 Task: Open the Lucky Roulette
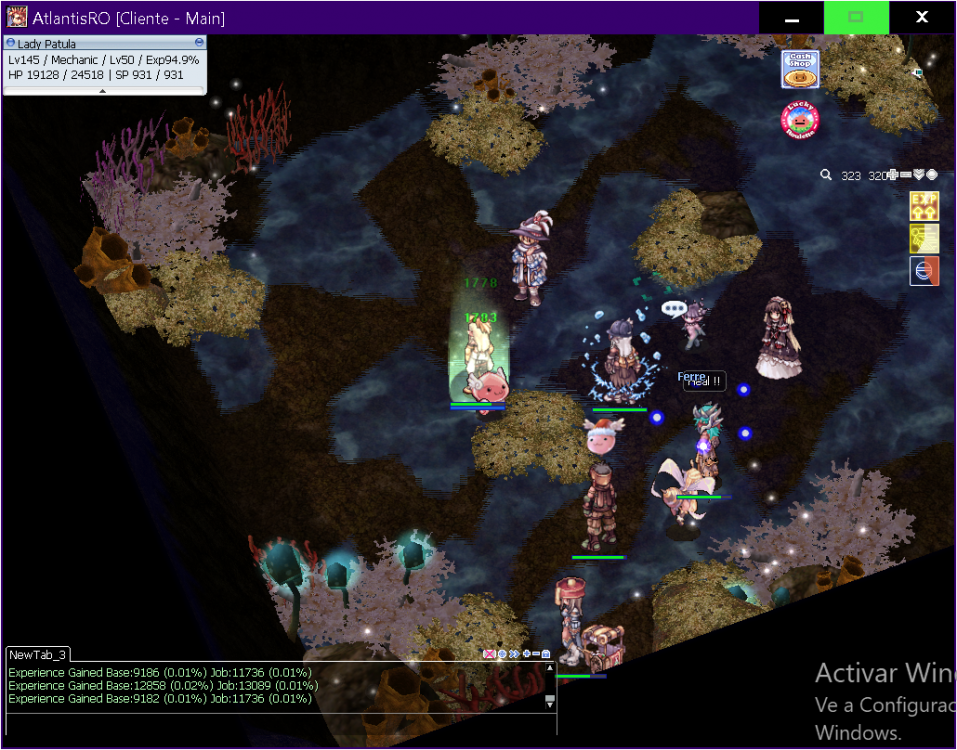pos(799,121)
